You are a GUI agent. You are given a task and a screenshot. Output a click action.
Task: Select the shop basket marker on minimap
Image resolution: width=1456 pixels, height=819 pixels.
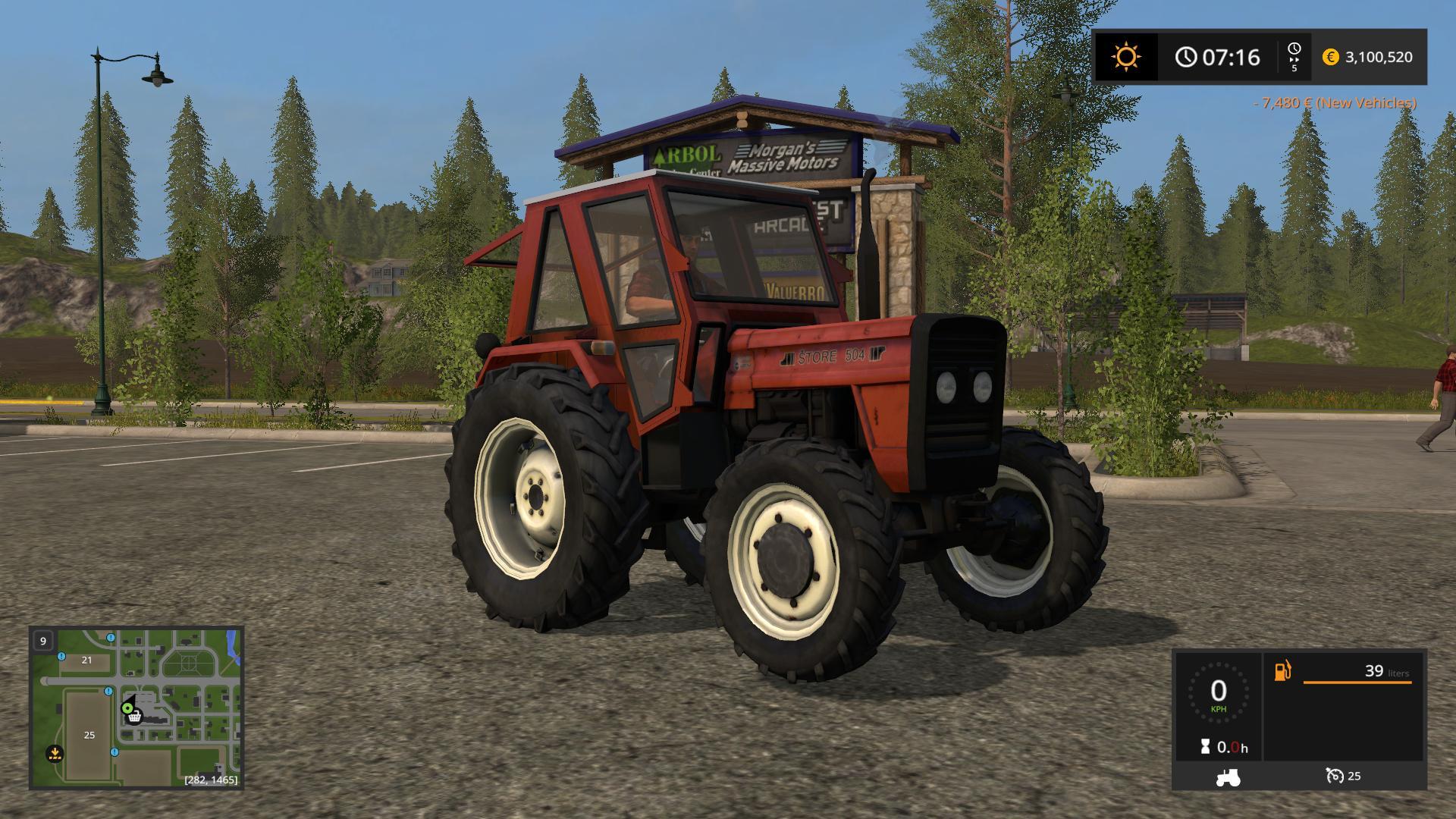click(x=134, y=717)
